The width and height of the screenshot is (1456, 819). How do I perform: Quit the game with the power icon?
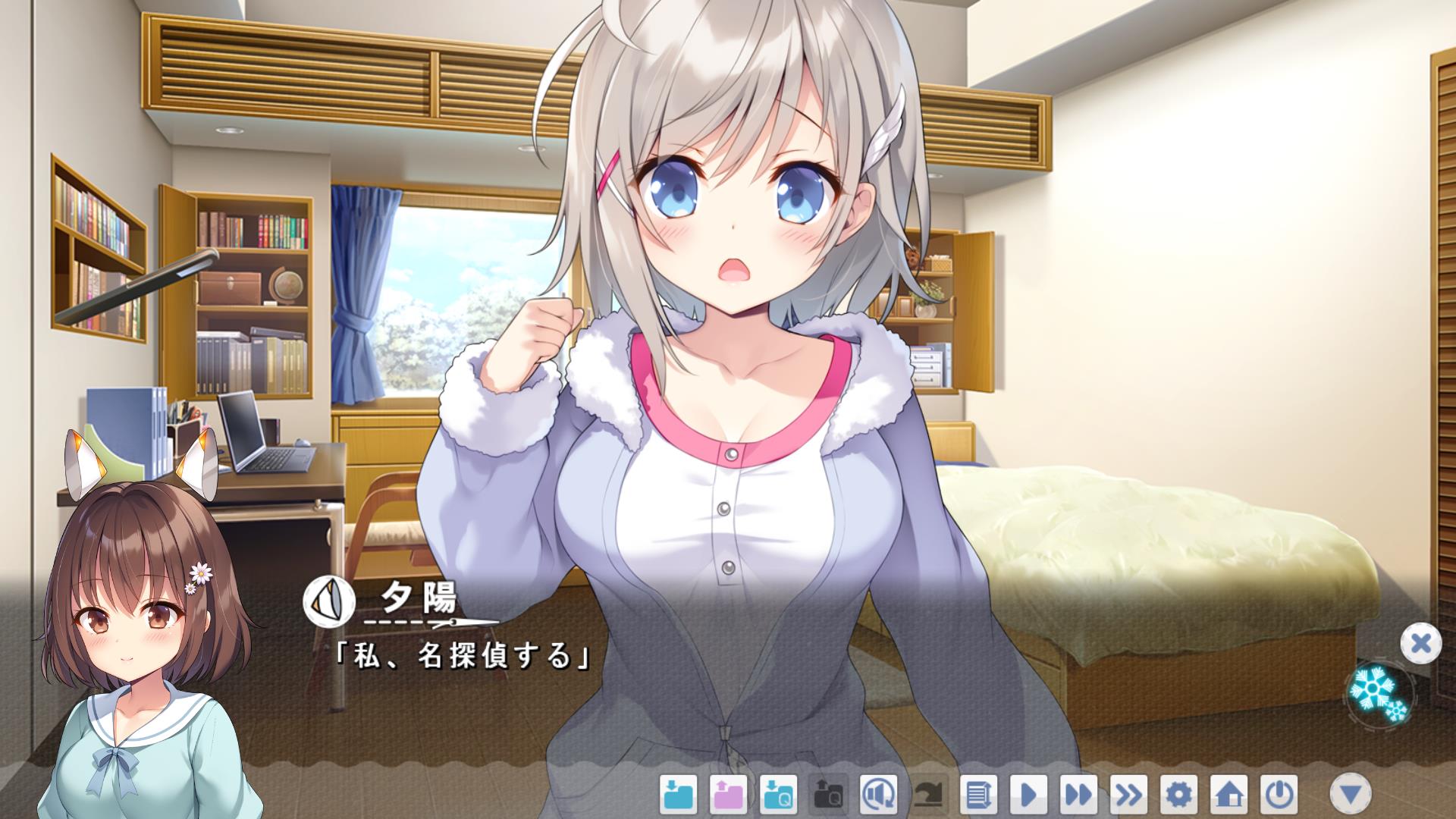[x=1279, y=795]
